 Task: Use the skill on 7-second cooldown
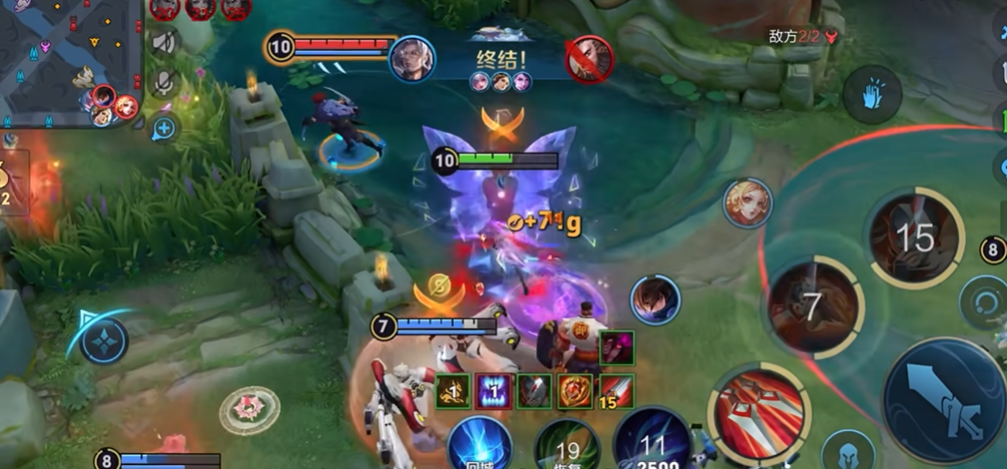pyautogui.click(x=814, y=306)
